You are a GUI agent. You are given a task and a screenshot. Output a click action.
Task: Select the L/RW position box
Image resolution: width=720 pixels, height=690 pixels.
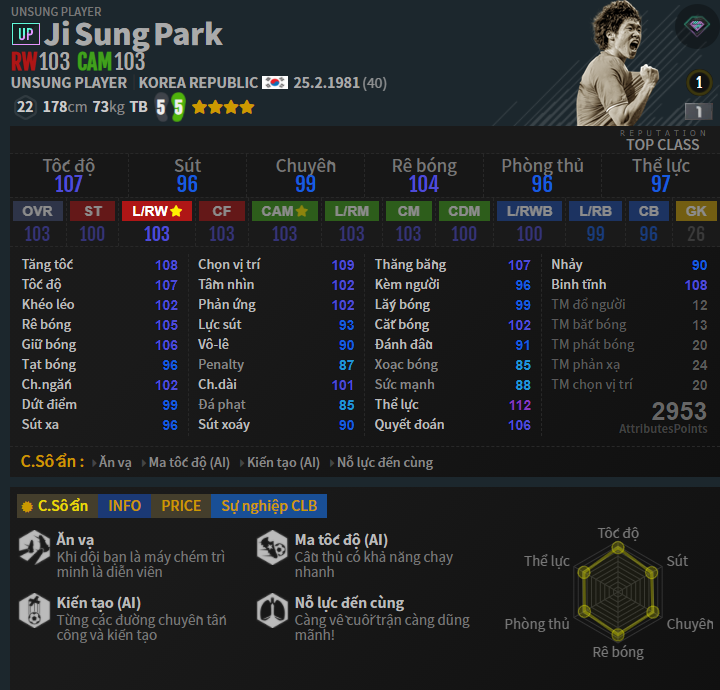pos(157,211)
